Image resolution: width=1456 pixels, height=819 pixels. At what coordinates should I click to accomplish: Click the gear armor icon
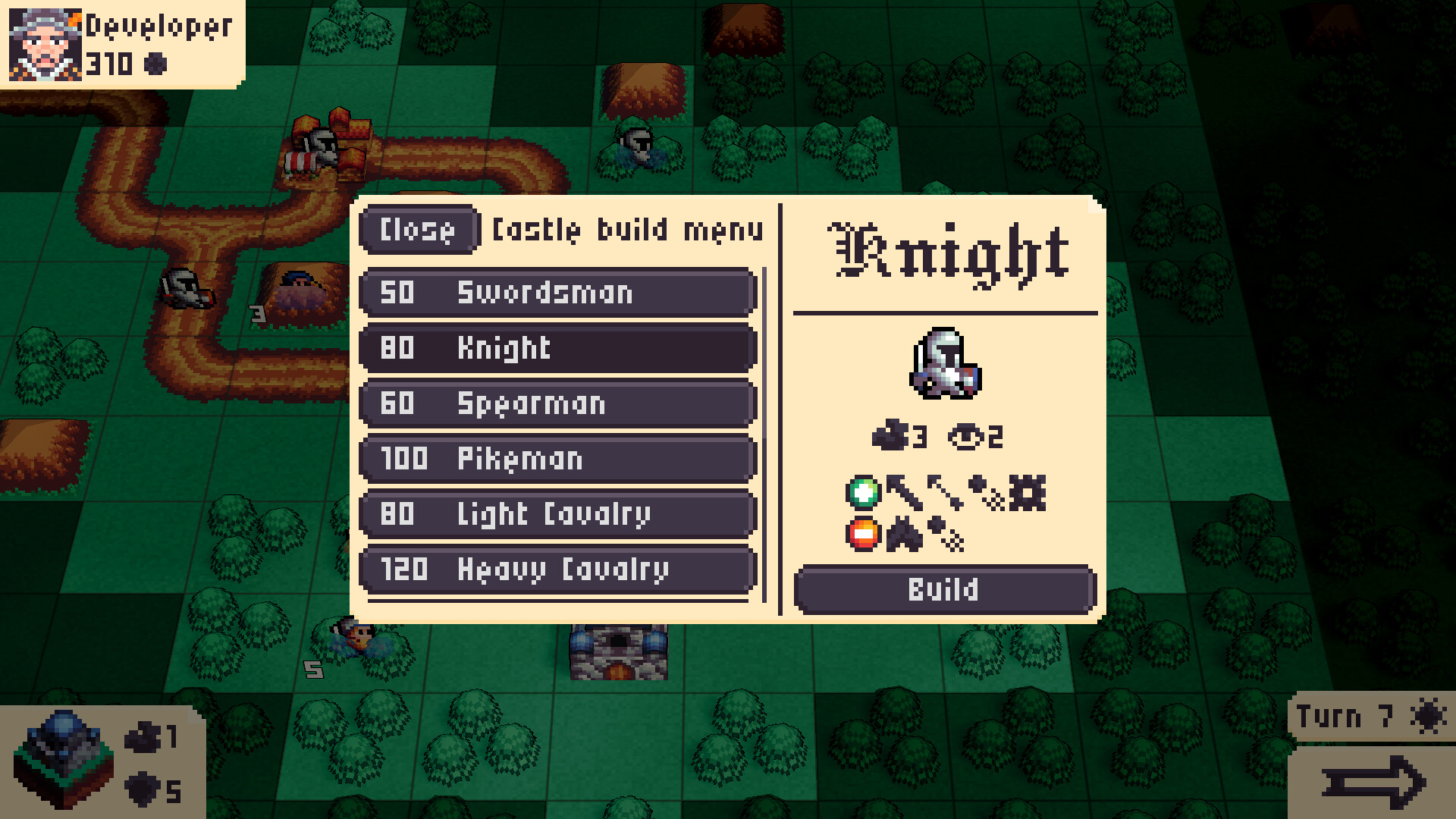pos(1028,493)
